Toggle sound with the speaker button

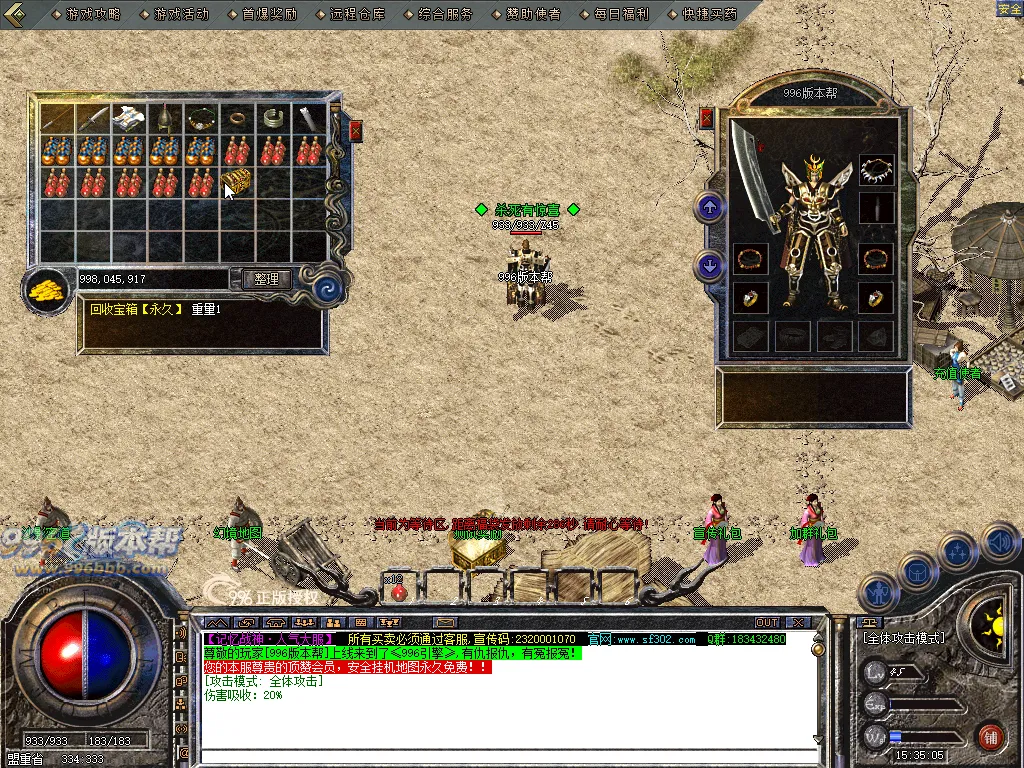click(998, 543)
